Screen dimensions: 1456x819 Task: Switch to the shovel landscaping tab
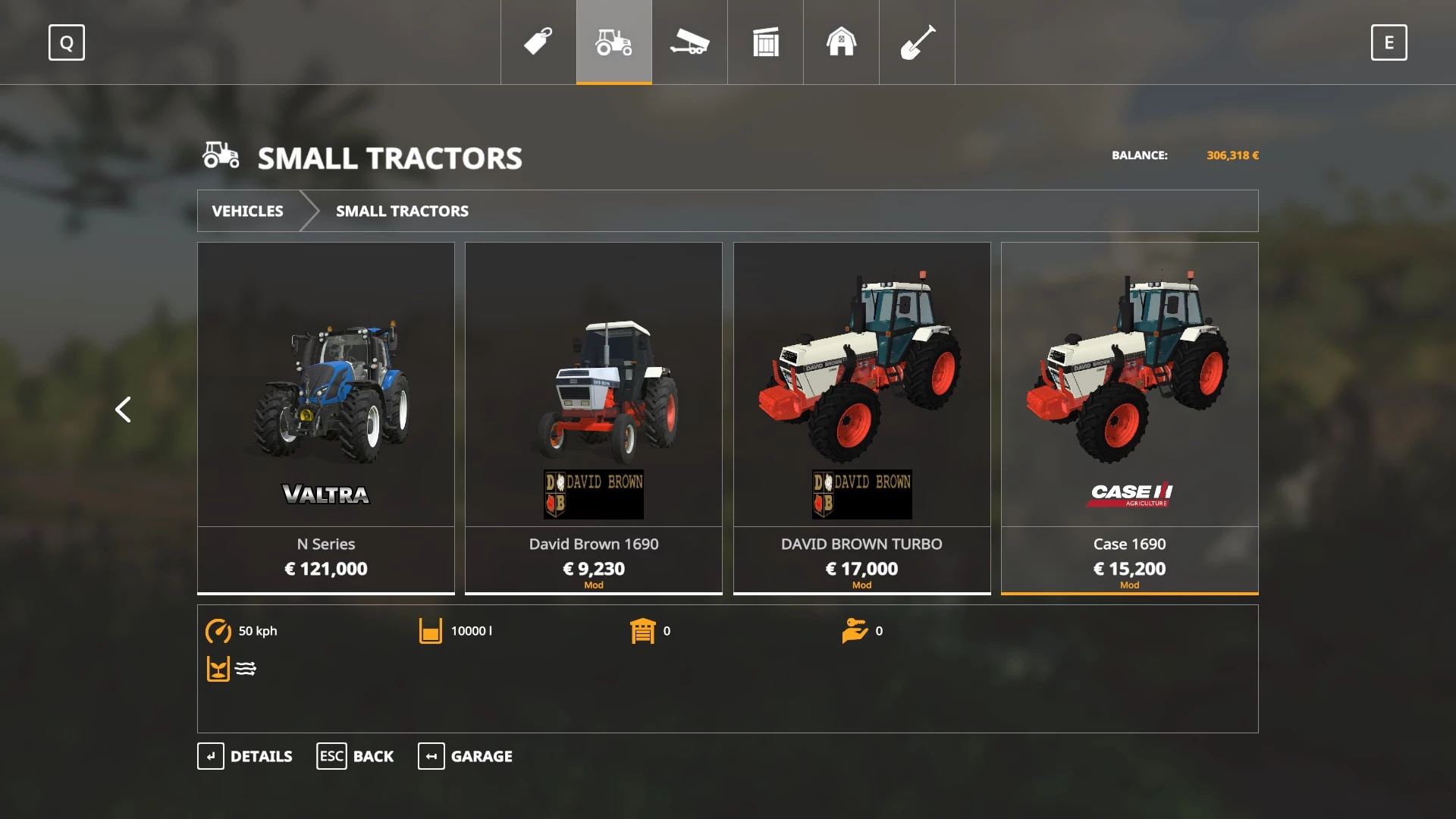(917, 42)
